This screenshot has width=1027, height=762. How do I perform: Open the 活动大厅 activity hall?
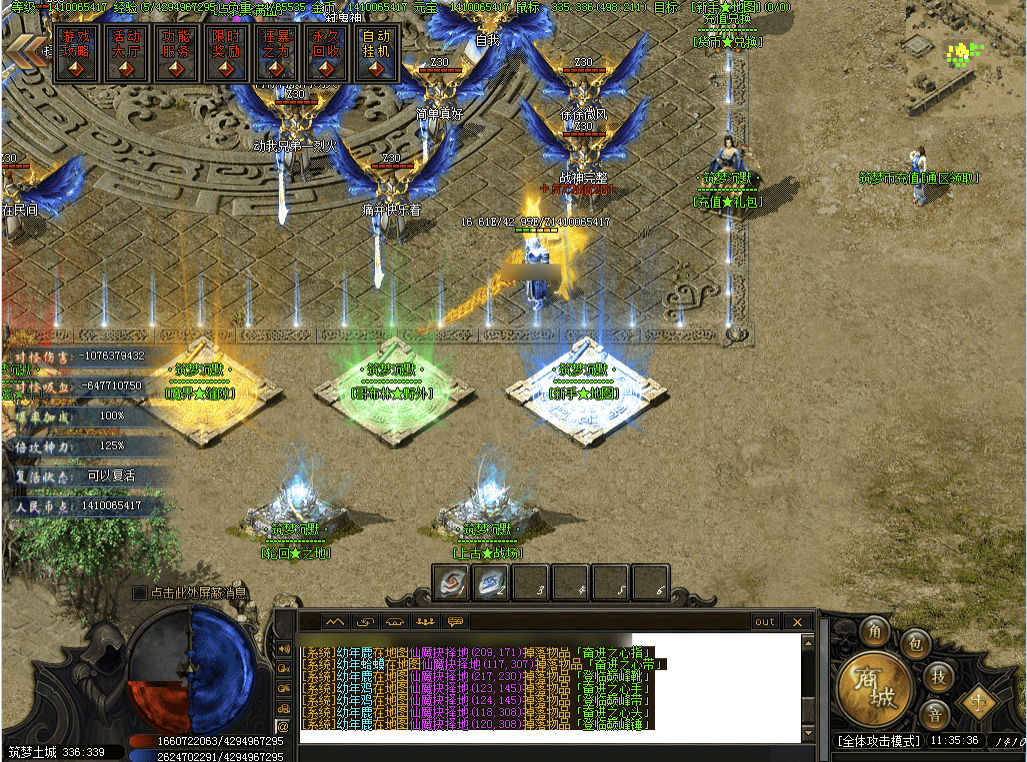click(x=126, y=53)
